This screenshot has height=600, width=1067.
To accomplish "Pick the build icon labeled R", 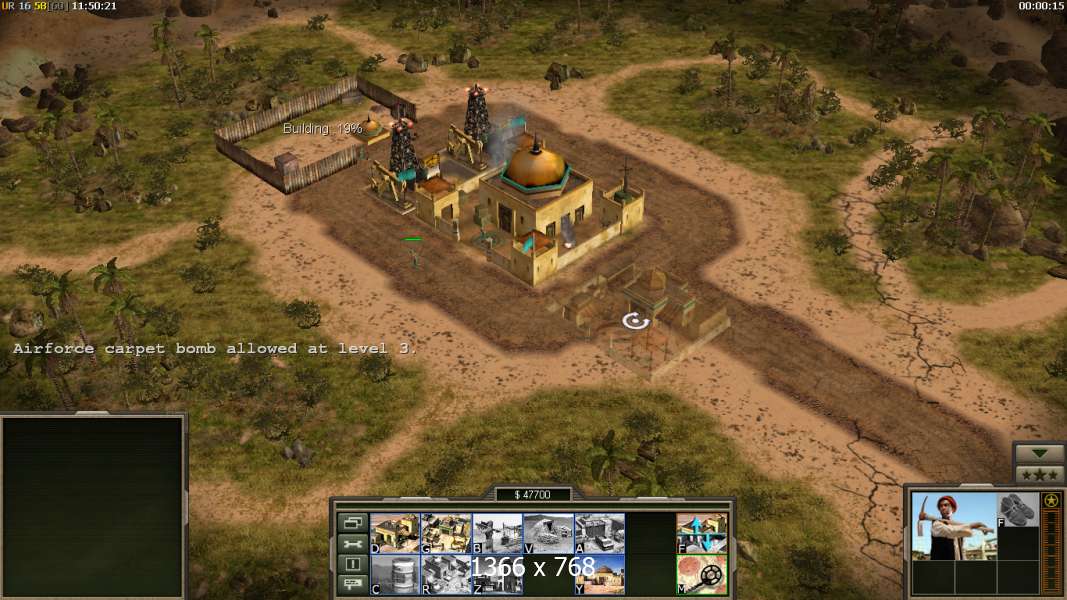I will pyautogui.click(x=446, y=574).
